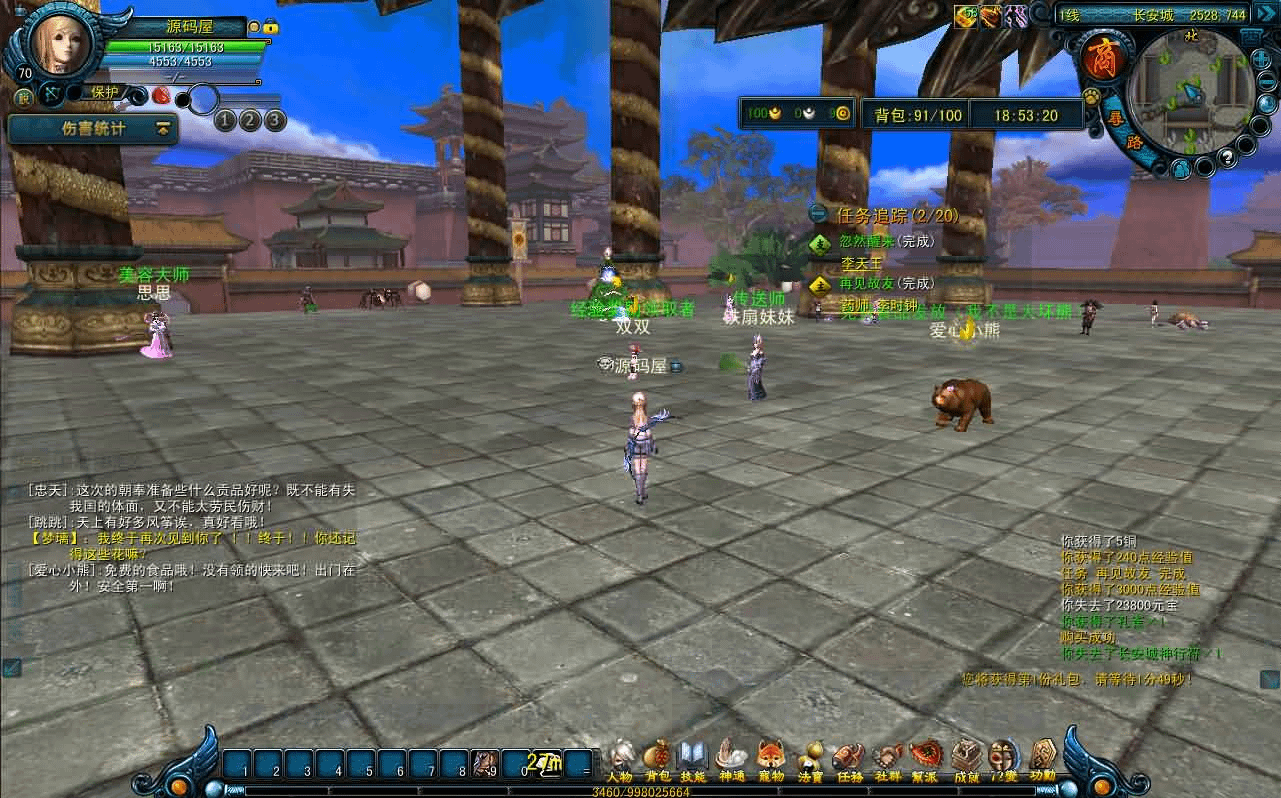This screenshot has width=1281, height=798.
Task: Select the 李天王 quest link in tracker
Action: pos(861,263)
